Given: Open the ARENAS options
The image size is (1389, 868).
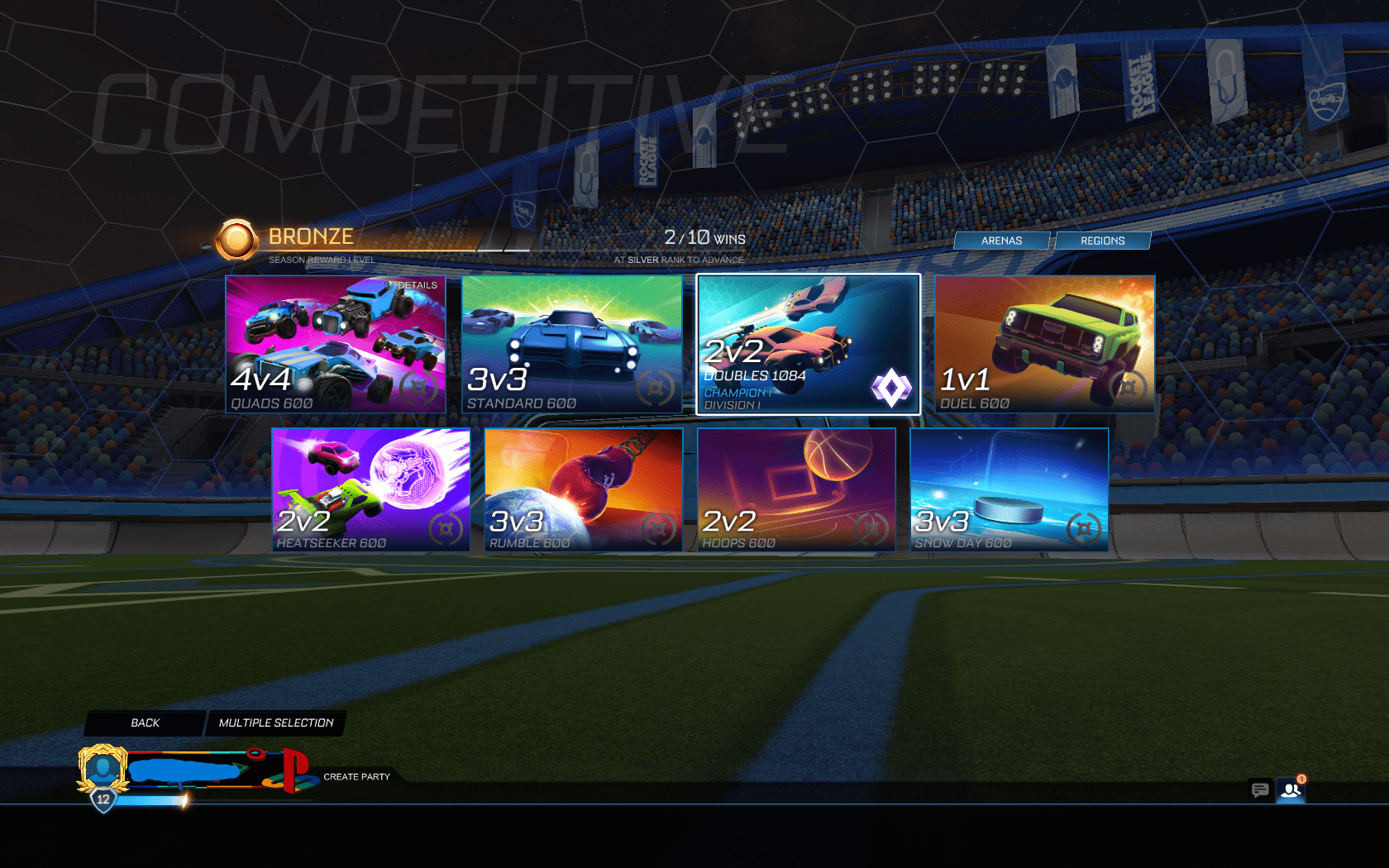Looking at the screenshot, I should 1003,241.
